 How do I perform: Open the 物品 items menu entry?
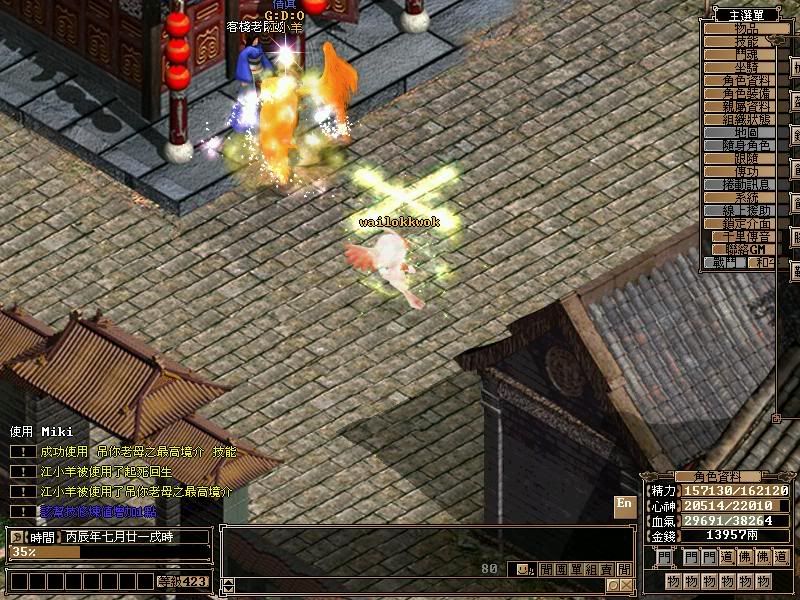[x=738, y=28]
